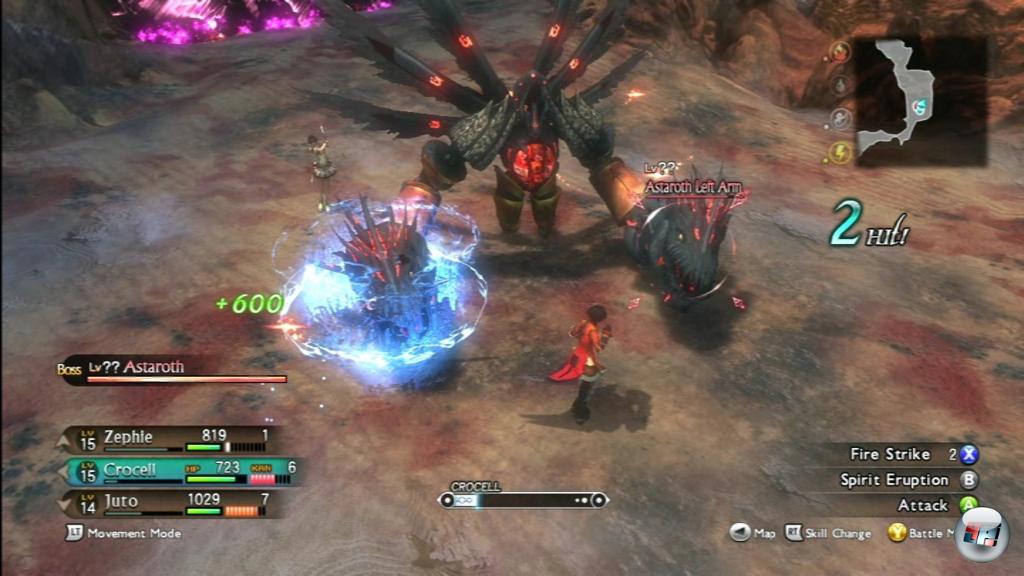Click the Crocell action gauge

(523, 499)
